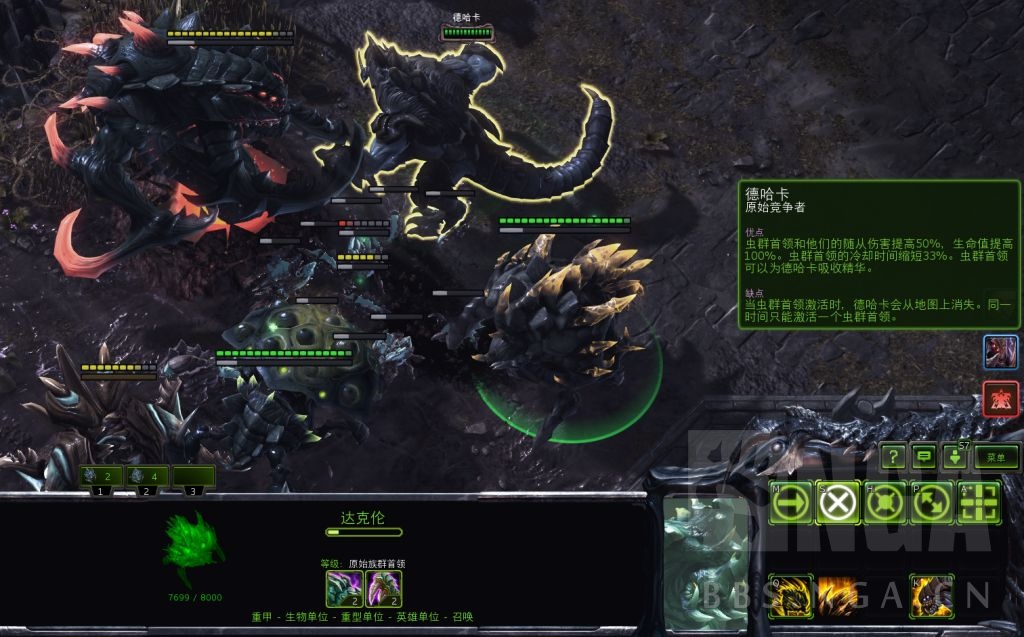Image resolution: width=1024 pixels, height=637 pixels.
Task: Click the fiery claws ability icon
Action: tap(837, 596)
